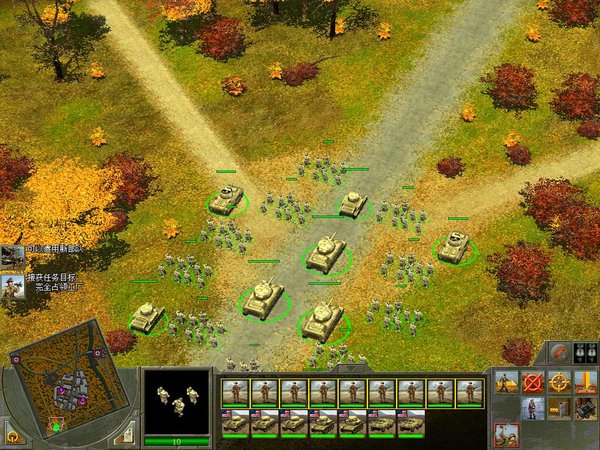Screen dimensions: 600x450
Task: Click the document button right of minimap
Action: coord(126,432)
